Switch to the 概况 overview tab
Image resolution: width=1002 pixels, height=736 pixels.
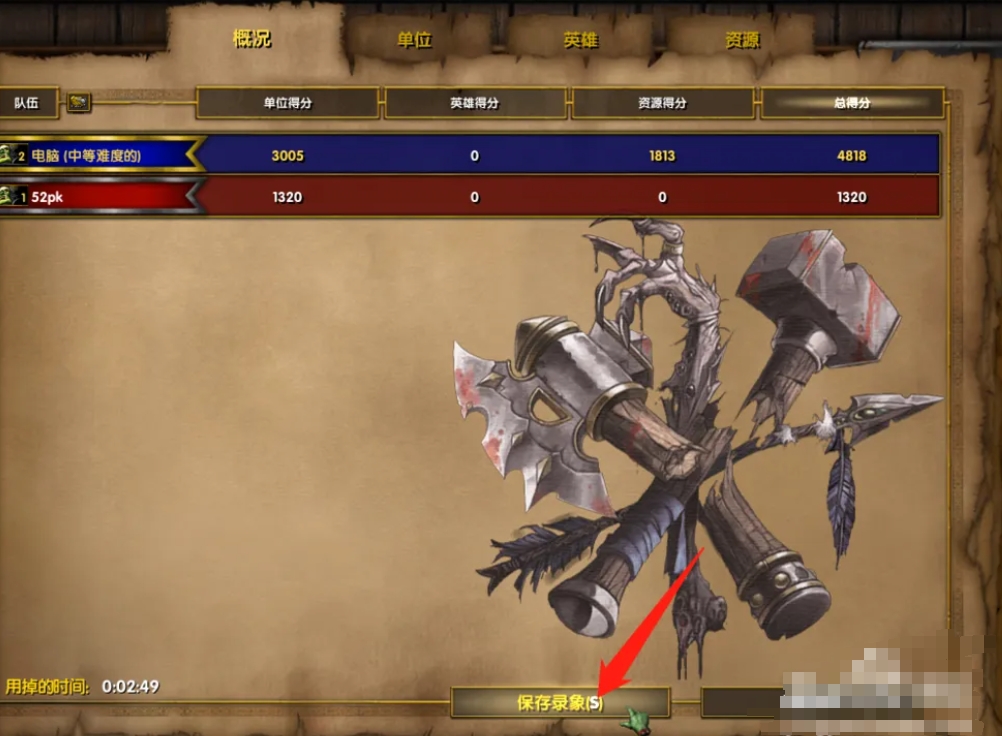[x=251, y=39]
